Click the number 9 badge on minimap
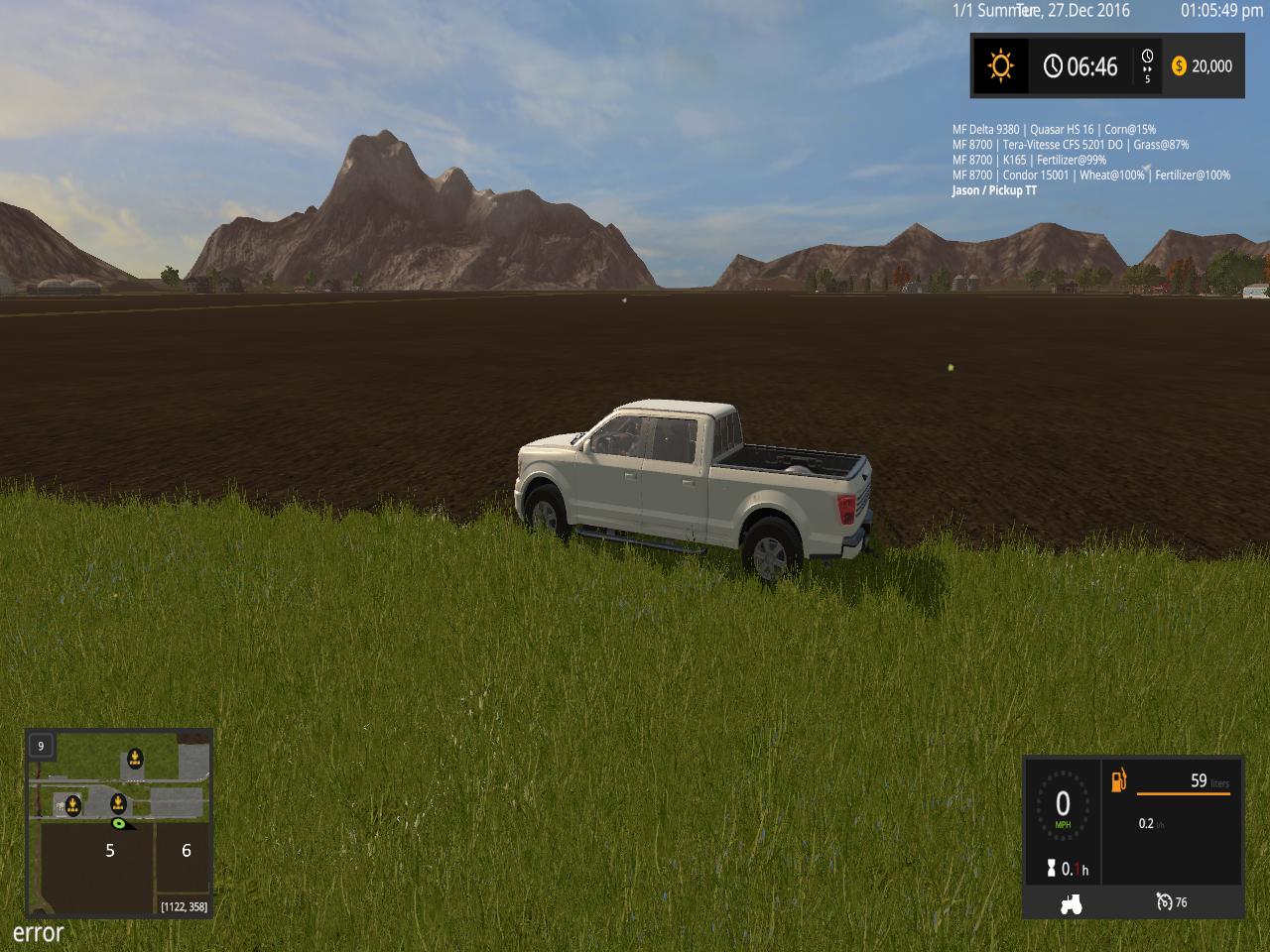Screen dimensions: 1270x952 (41, 746)
